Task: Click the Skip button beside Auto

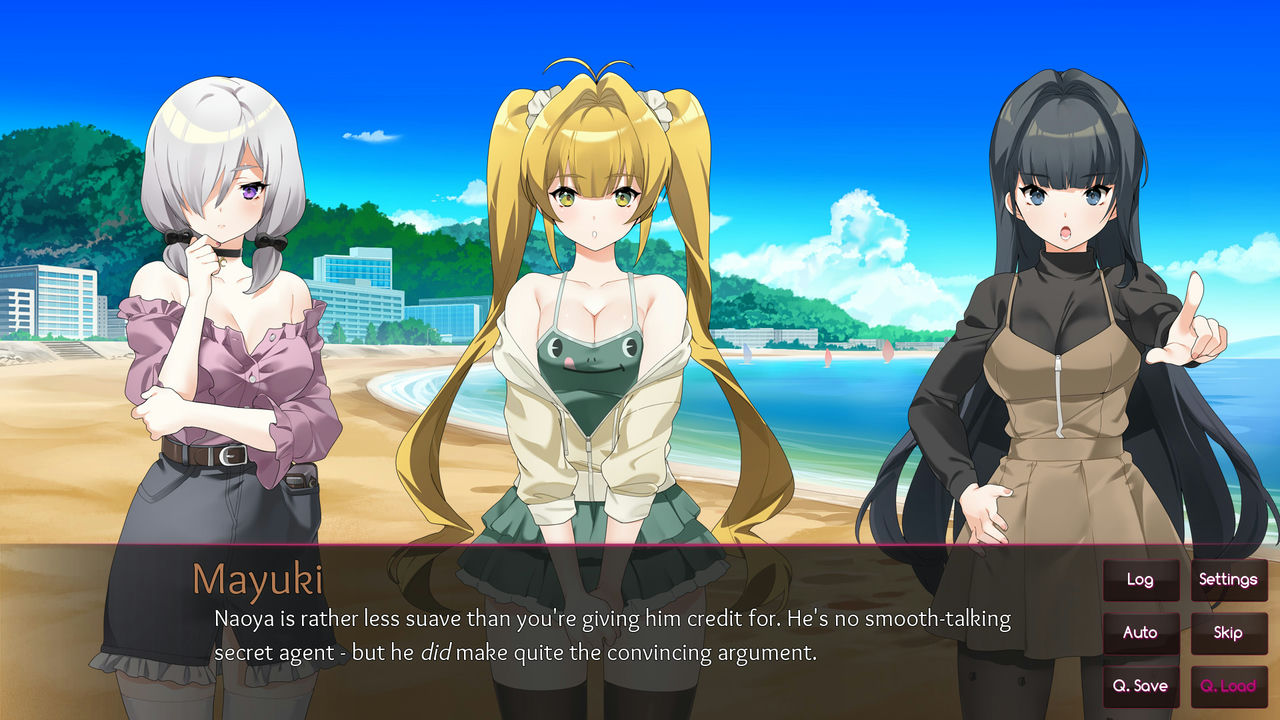Action: coord(1229,633)
